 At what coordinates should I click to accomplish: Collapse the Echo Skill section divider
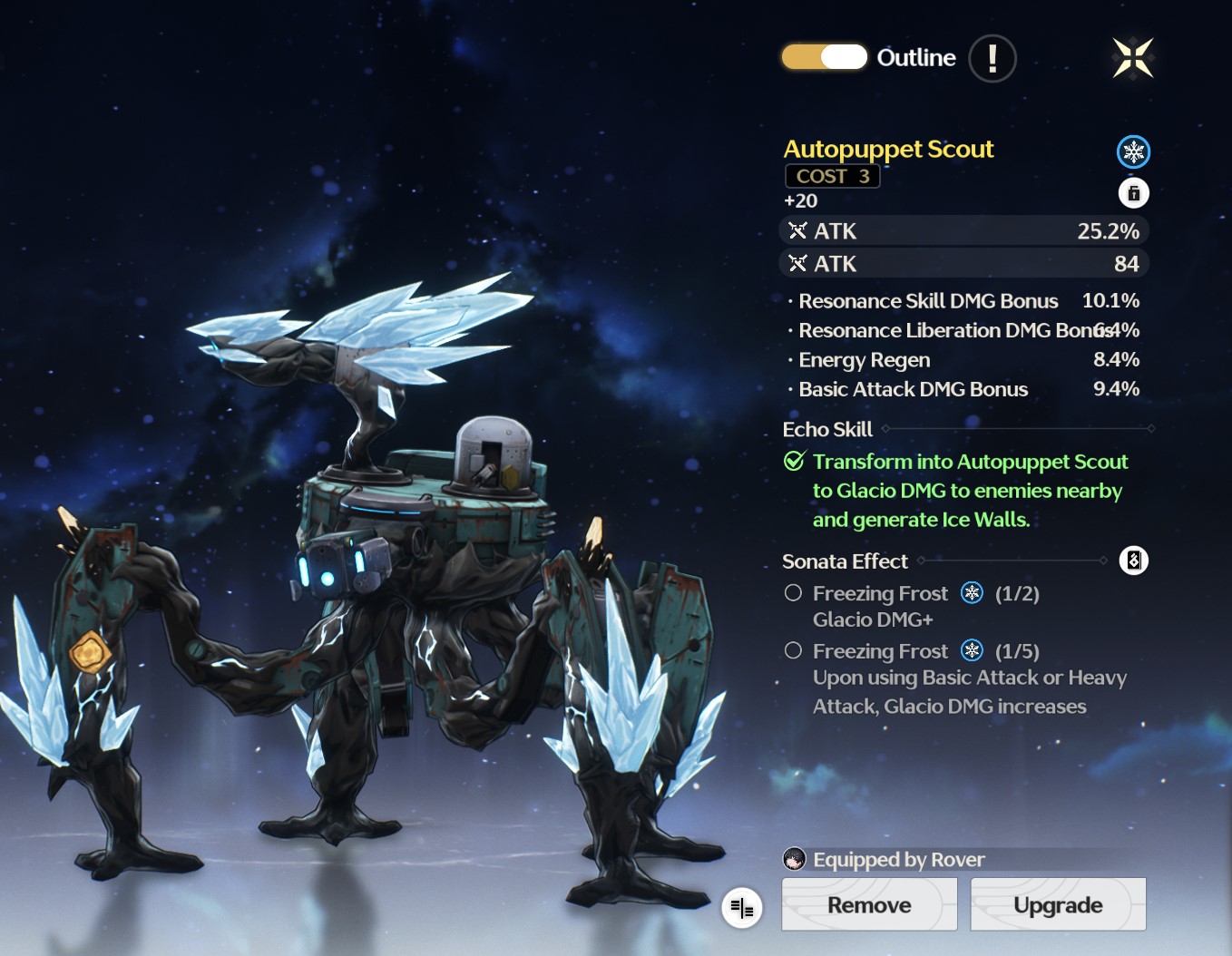click(x=1016, y=429)
